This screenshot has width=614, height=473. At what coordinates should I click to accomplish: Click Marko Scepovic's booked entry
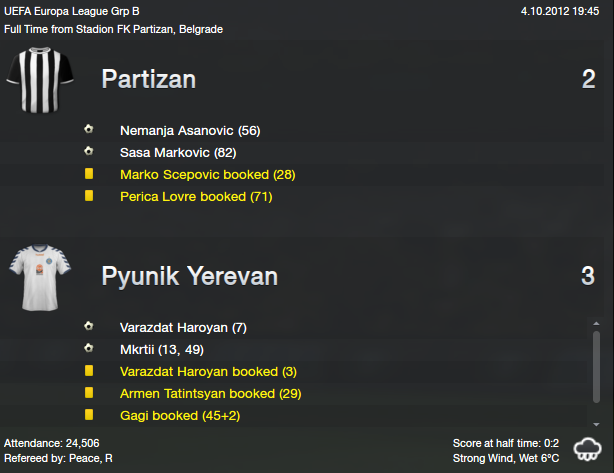(x=207, y=175)
